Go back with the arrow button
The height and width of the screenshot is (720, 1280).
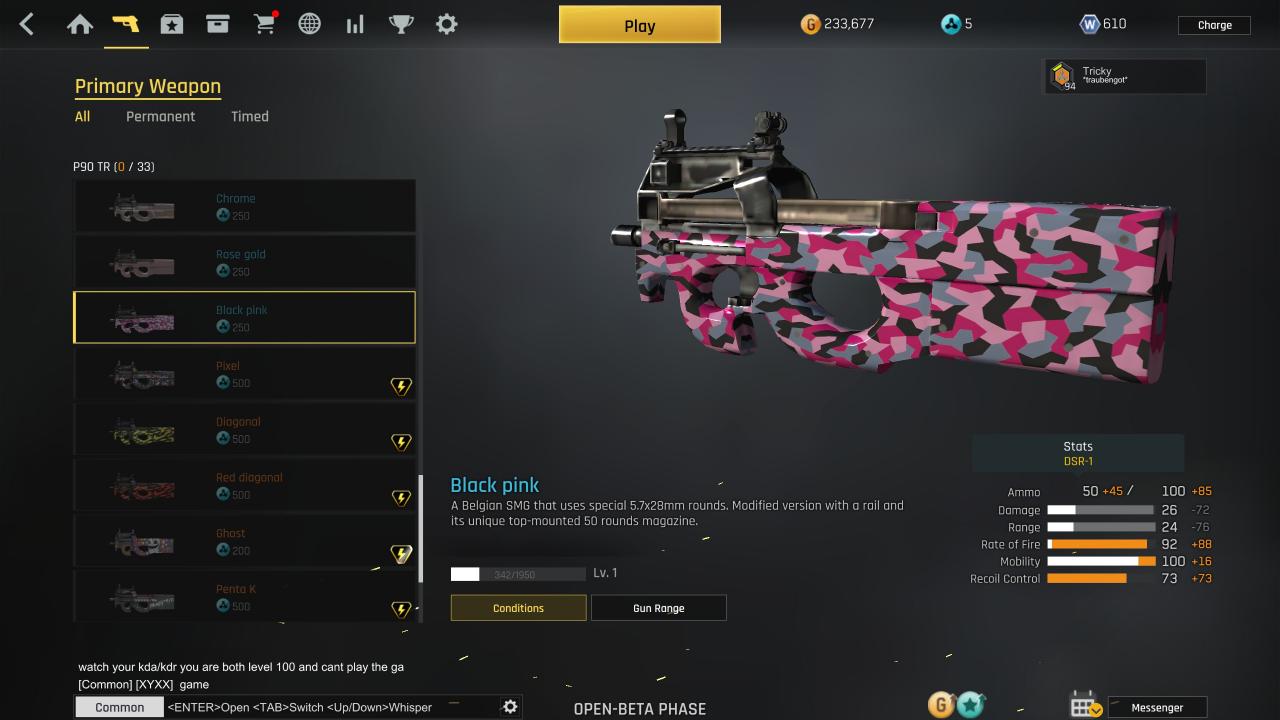tap(27, 24)
